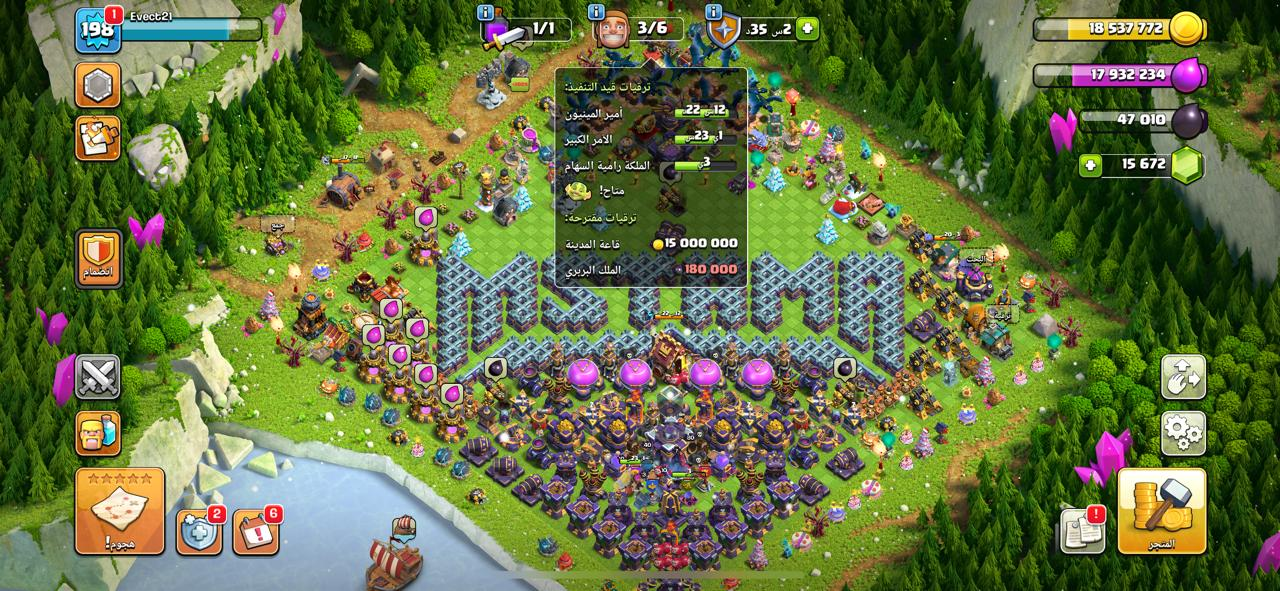
Task: Open the notes icon beside the Shop
Action: tap(1082, 530)
